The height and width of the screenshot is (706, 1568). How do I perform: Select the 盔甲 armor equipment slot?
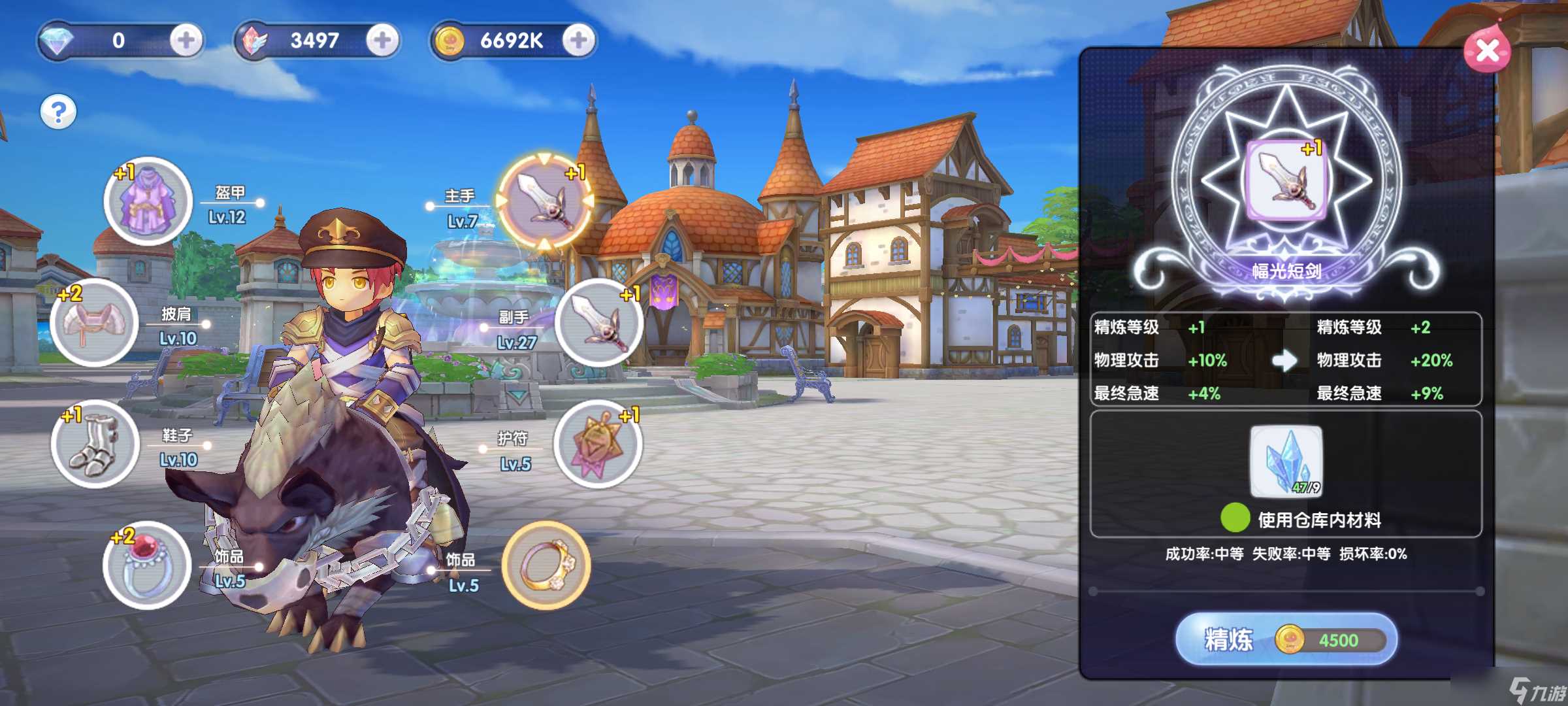(x=148, y=201)
